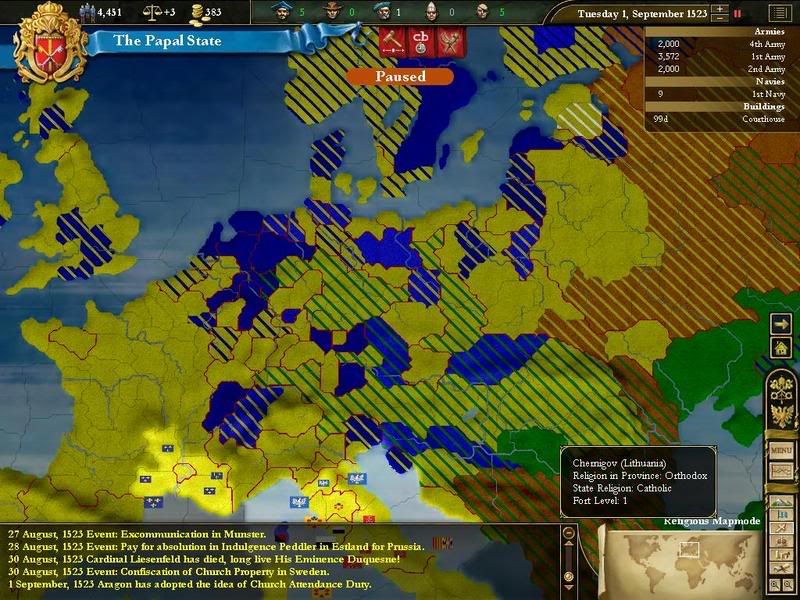Click the yellow arrow button on right
The height and width of the screenshot is (600, 800).
tap(782, 324)
